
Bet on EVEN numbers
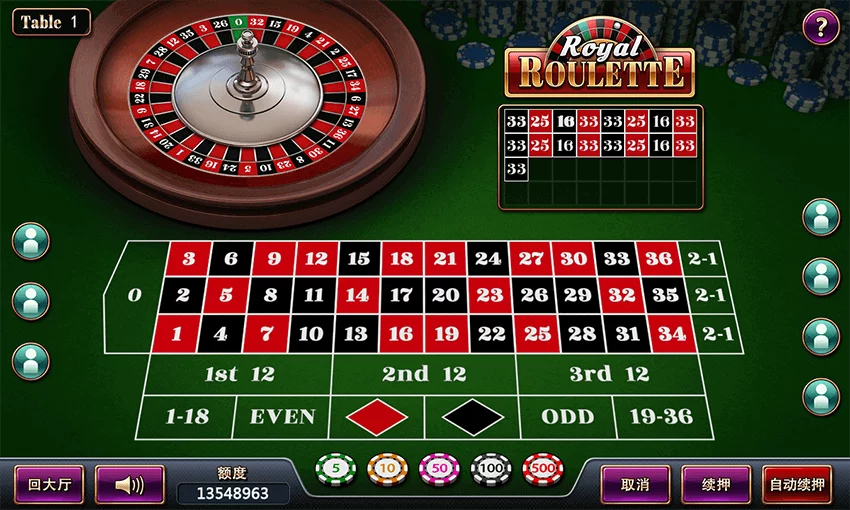point(282,417)
